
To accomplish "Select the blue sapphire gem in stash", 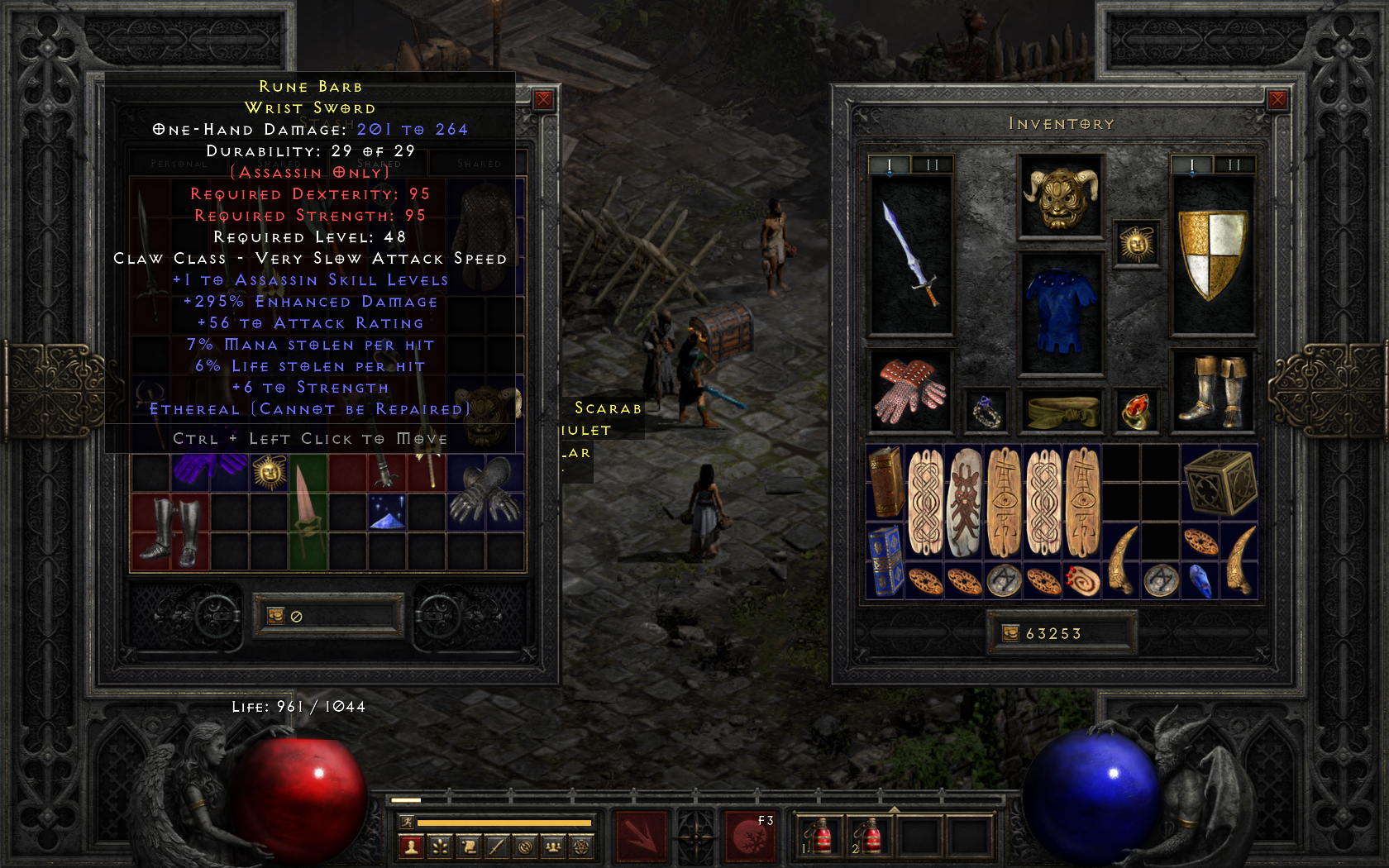I will (x=387, y=513).
